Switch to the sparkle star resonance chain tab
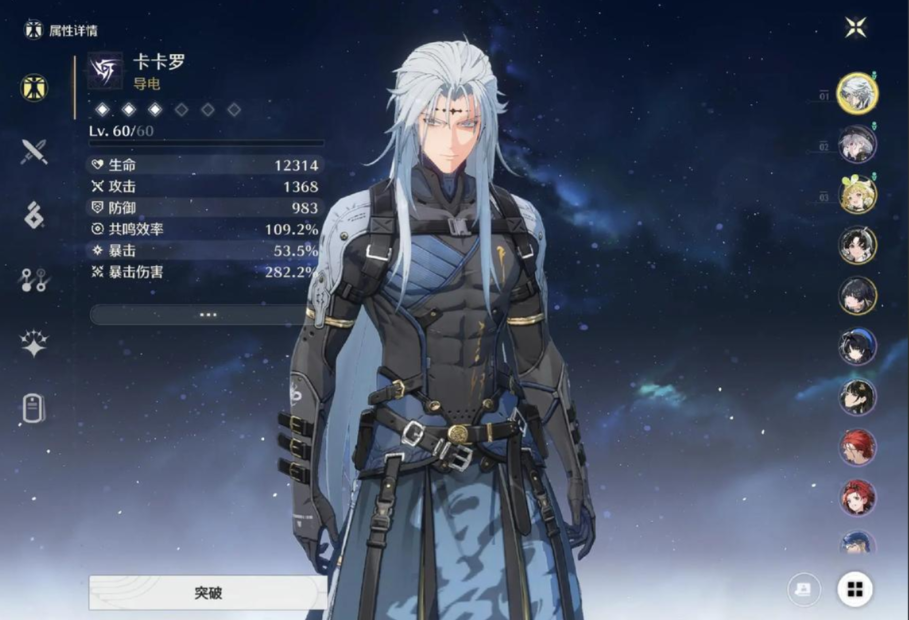This screenshot has width=909, height=620. pyautogui.click(x=35, y=344)
